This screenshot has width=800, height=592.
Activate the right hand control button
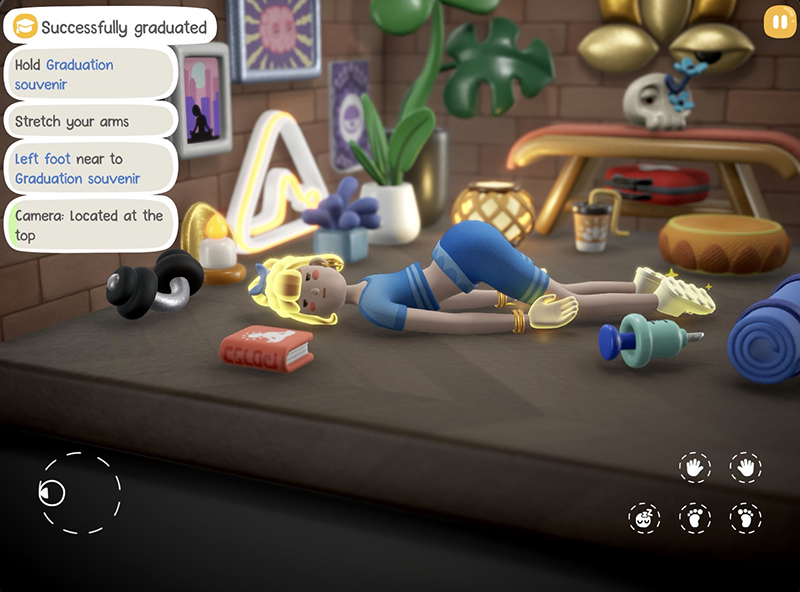tap(745, 467)
